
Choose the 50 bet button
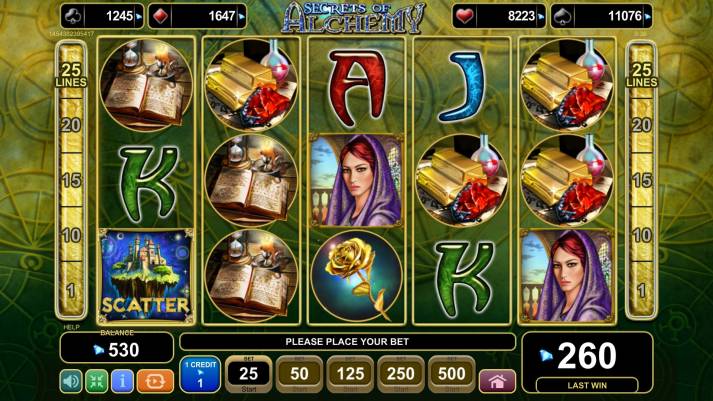[x=299, y=375]
